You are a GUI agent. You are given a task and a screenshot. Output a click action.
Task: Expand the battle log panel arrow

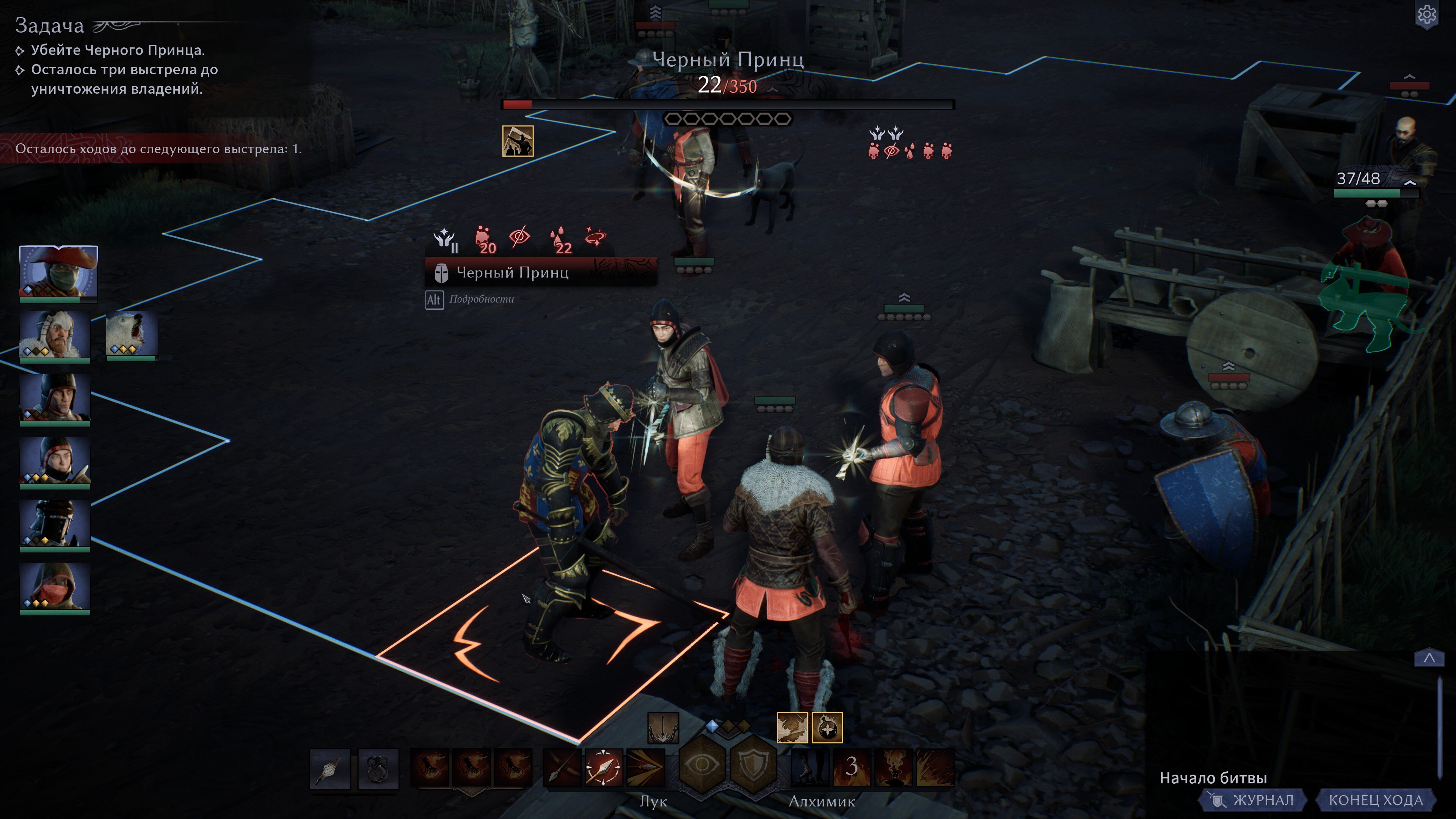pyautogui.click(x=1429, y=658)
